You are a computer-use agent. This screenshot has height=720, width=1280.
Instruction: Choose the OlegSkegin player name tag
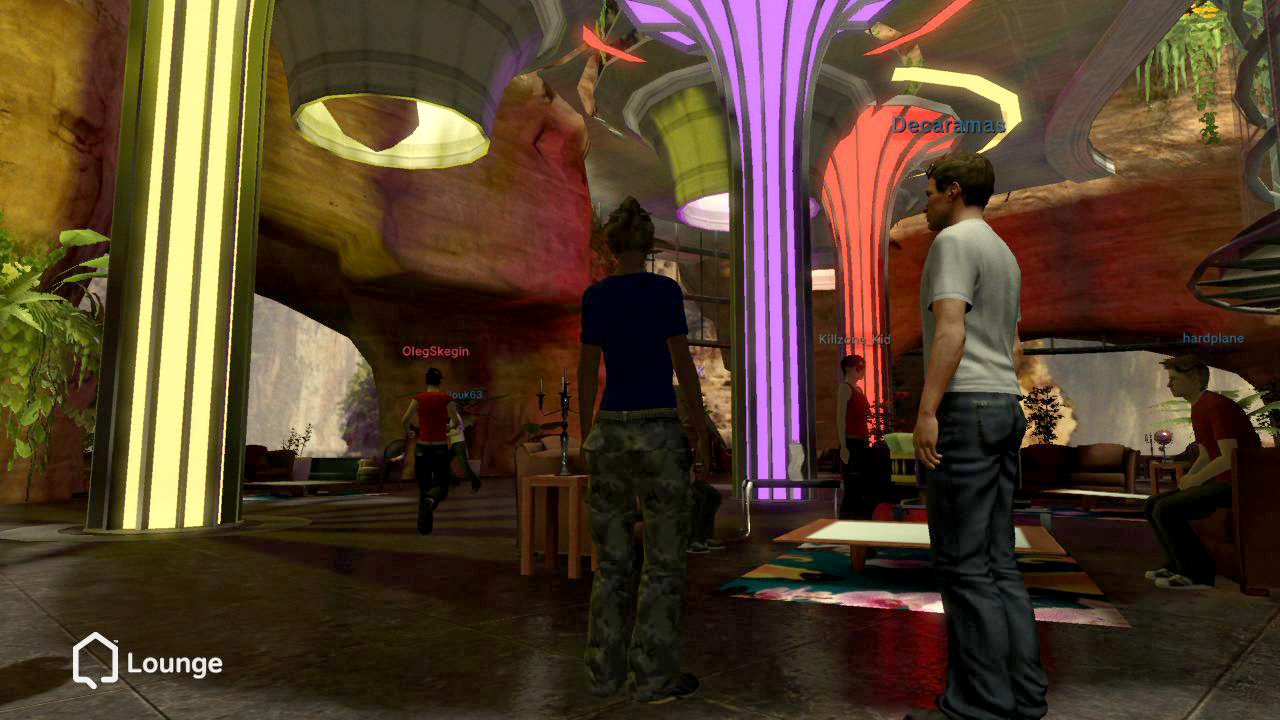point(435,352)
